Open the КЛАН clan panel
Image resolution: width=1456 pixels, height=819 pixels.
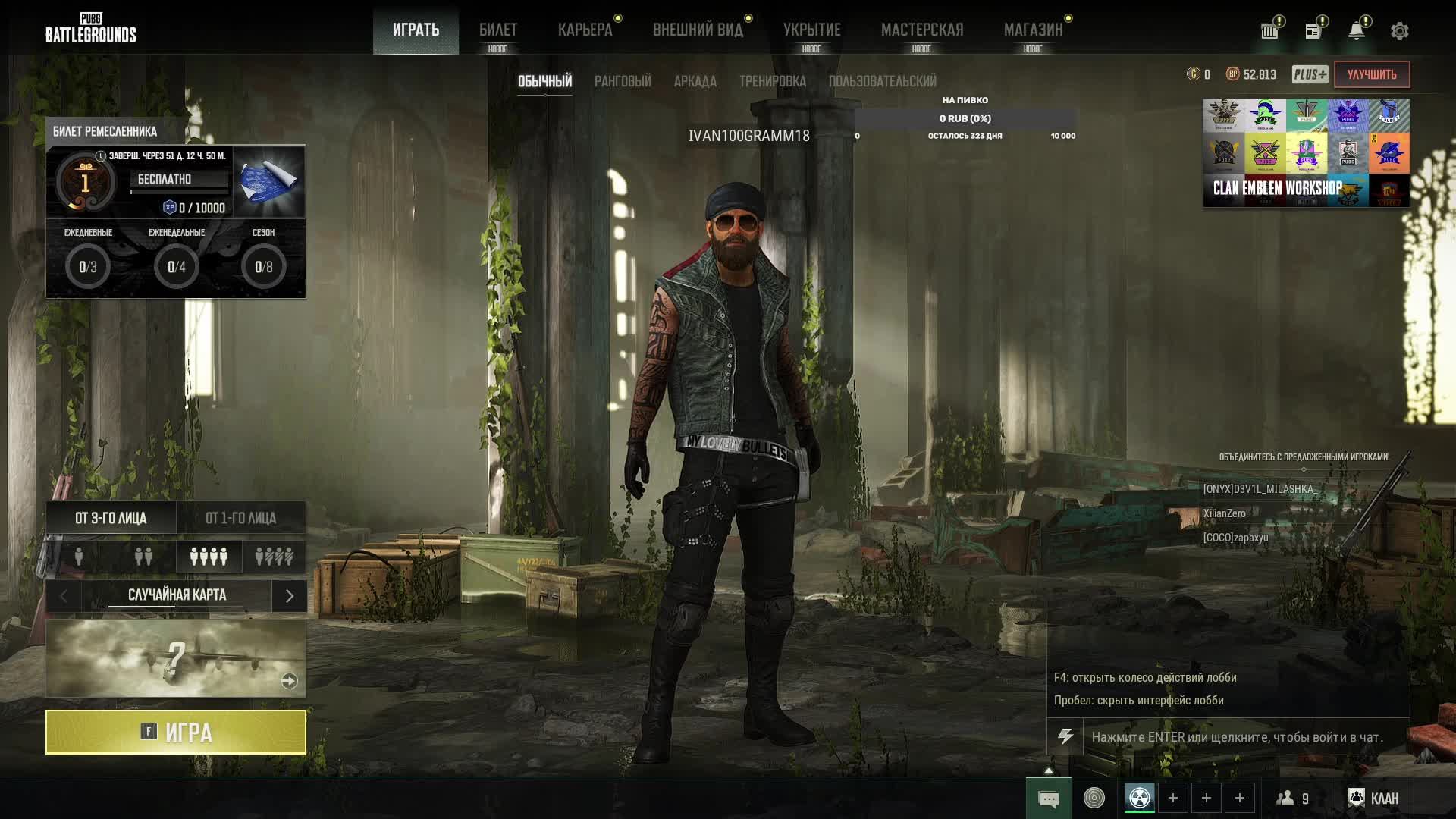click(x=1373, y=798)
